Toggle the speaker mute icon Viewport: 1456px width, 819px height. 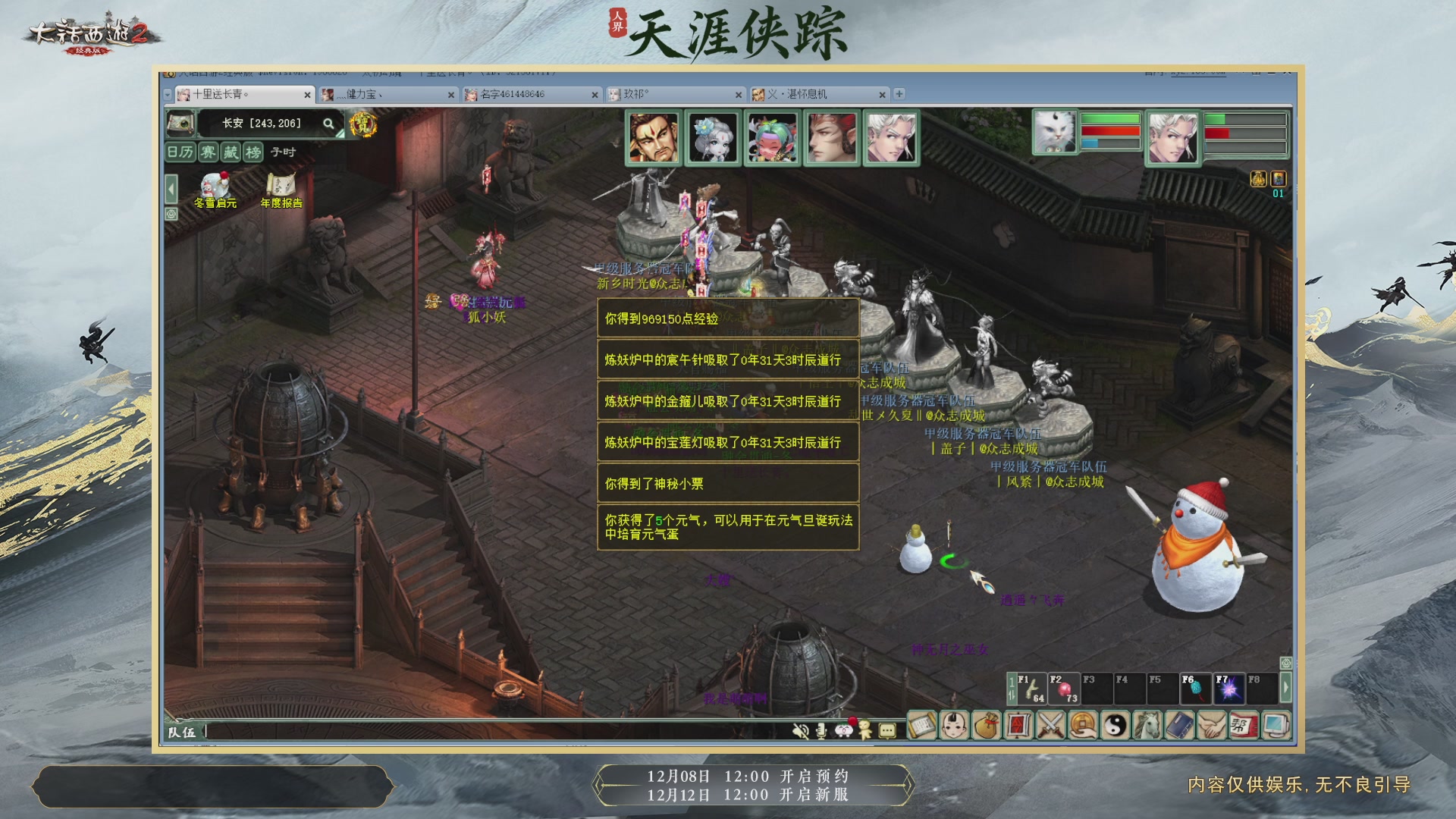point(800,731)
